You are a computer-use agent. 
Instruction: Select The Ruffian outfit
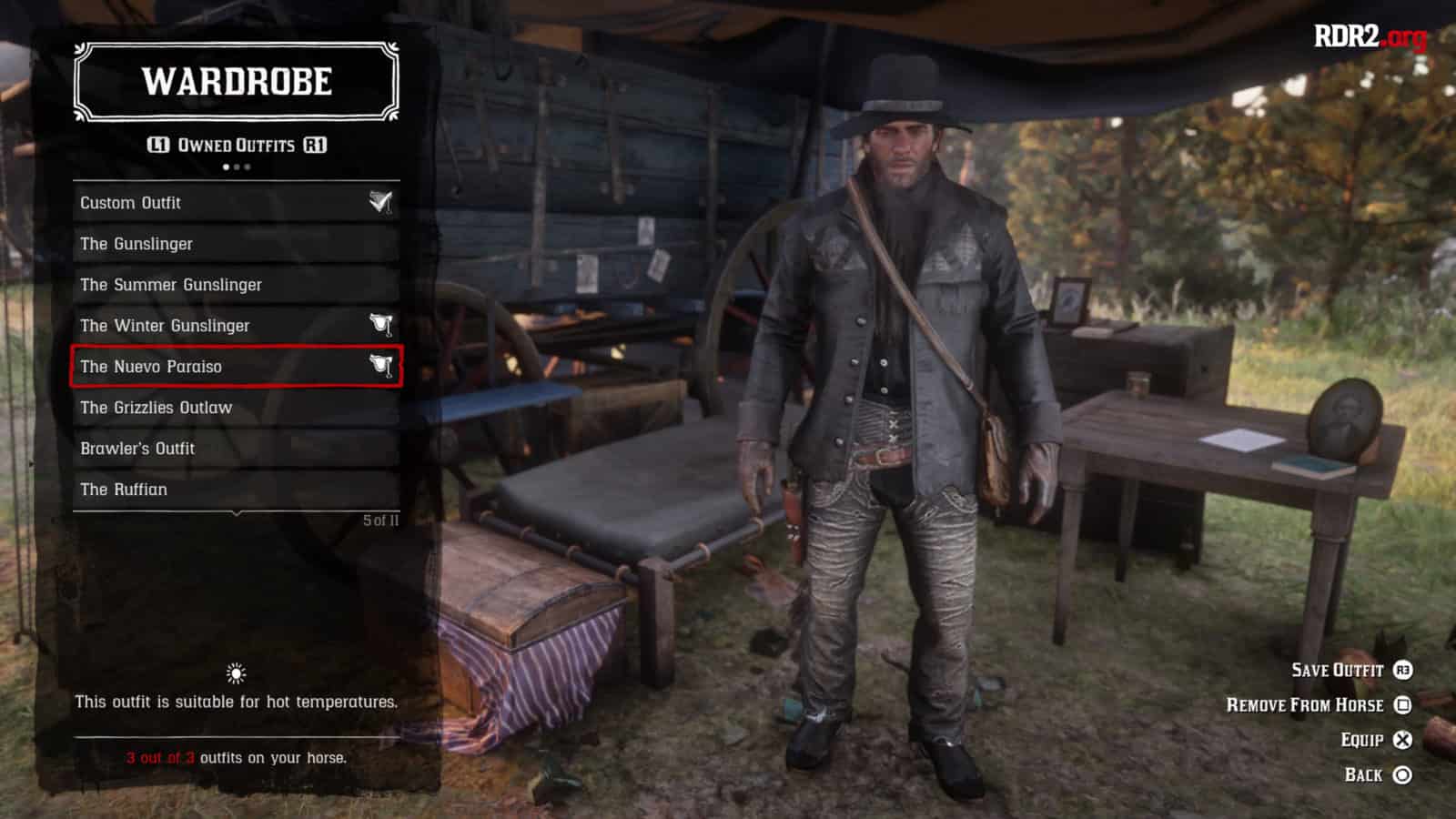pyautogui.click(x=123, y=489)
